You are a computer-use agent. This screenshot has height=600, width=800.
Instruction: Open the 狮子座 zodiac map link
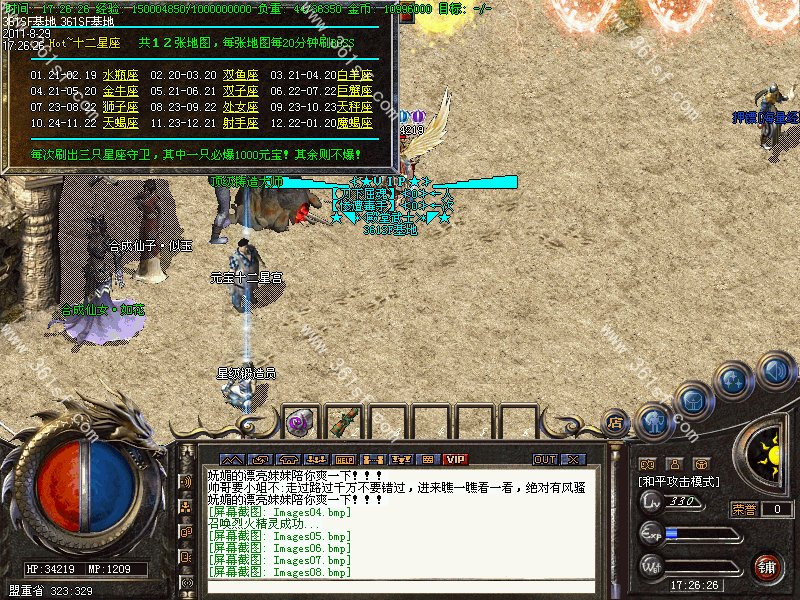click(x=120, y=107)
